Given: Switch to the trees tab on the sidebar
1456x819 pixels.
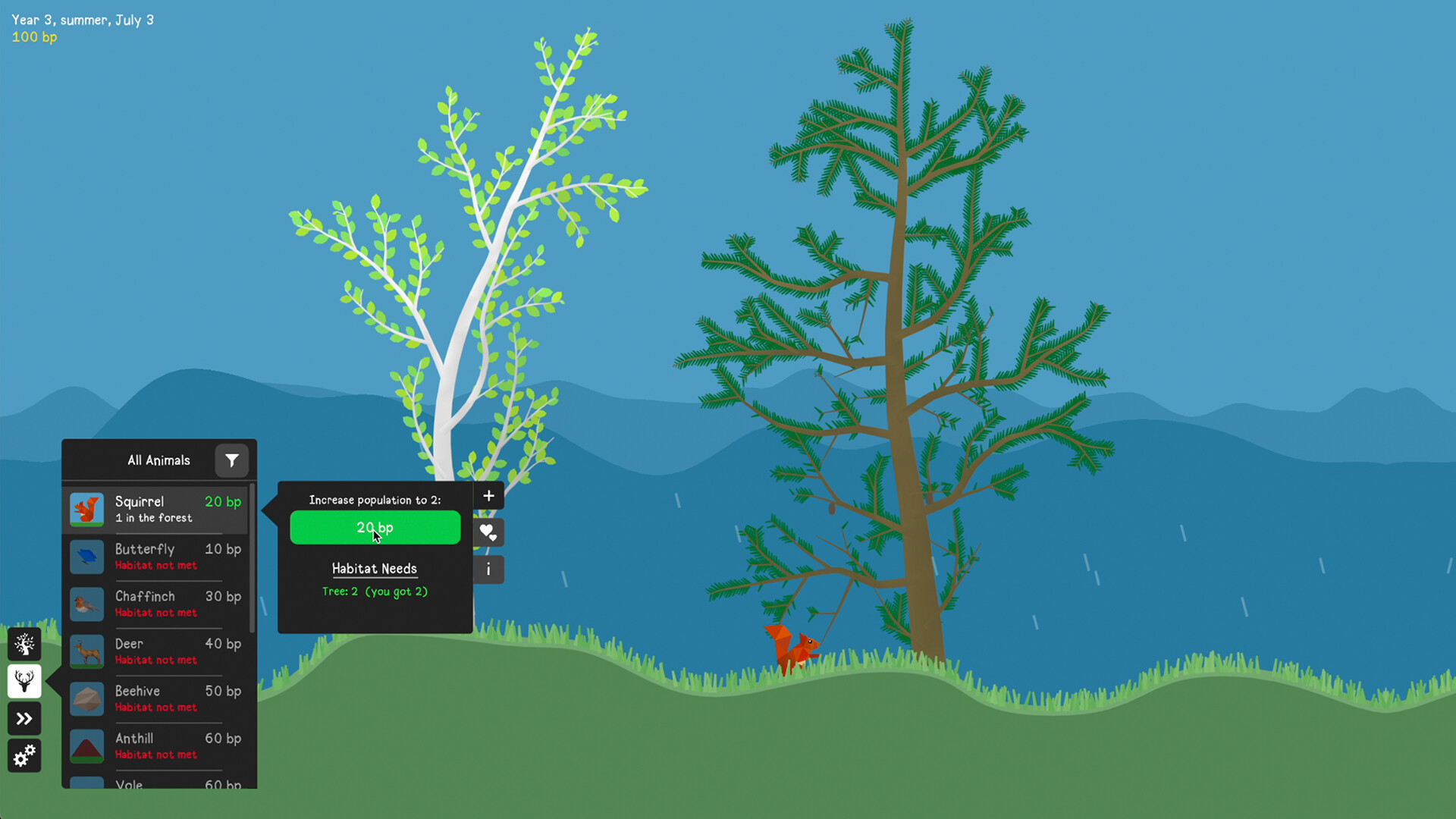Looking at the screenshot, I should coord(24,644).
